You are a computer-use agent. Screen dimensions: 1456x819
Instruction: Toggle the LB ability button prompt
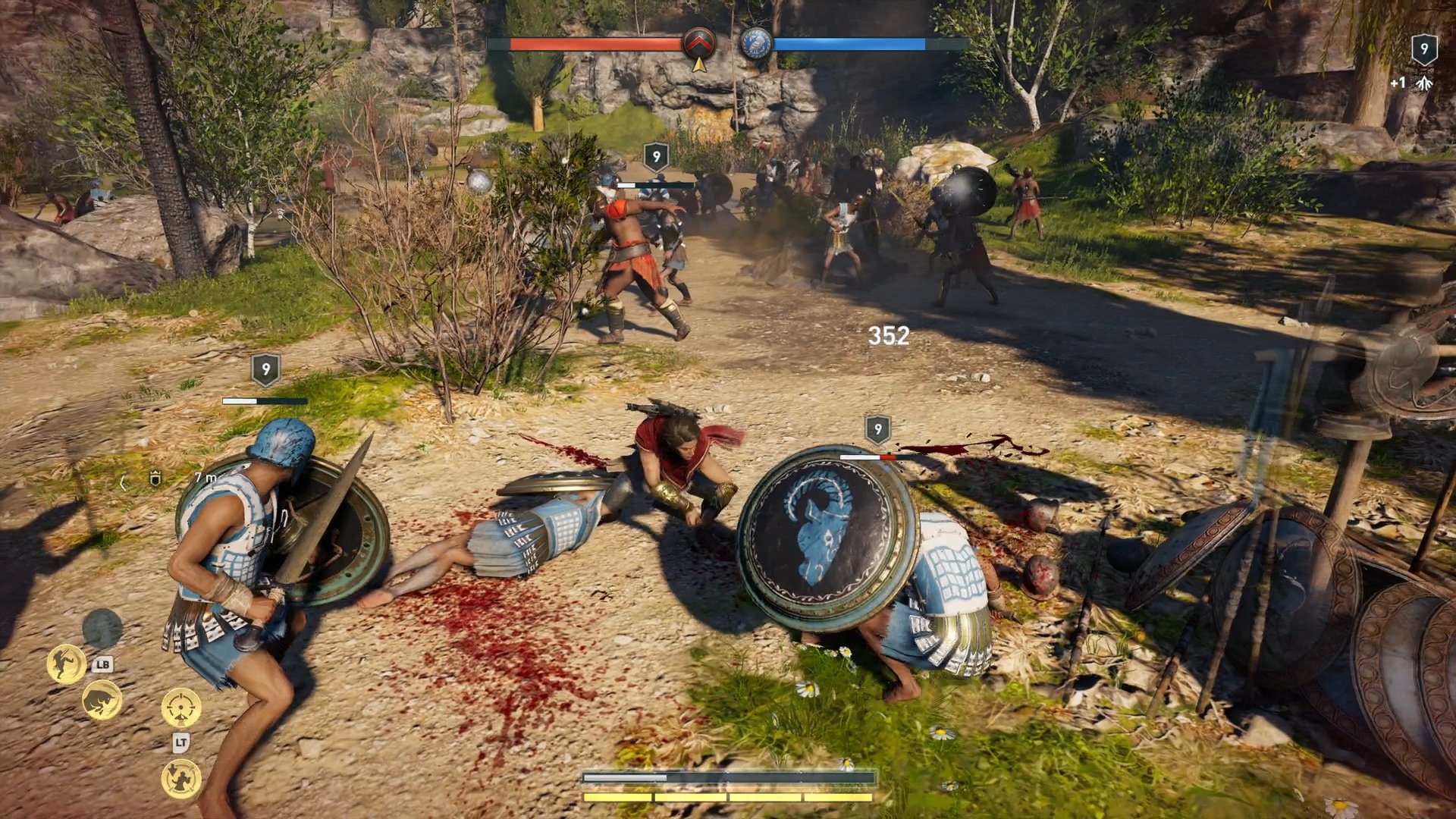point(102,665)
